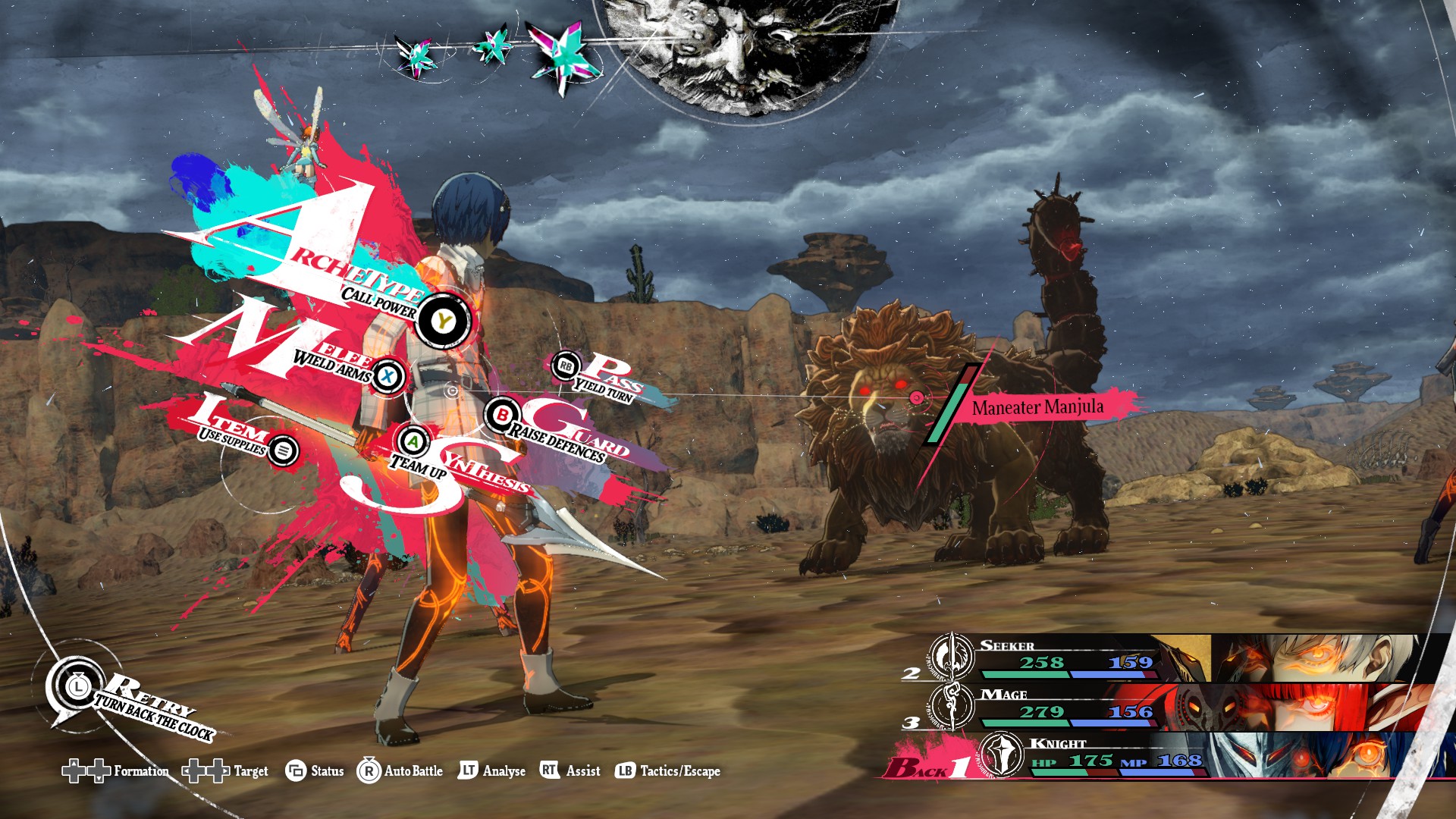
Task: Select the Guard Raise Defences command
Action: (x=502, y=415)
